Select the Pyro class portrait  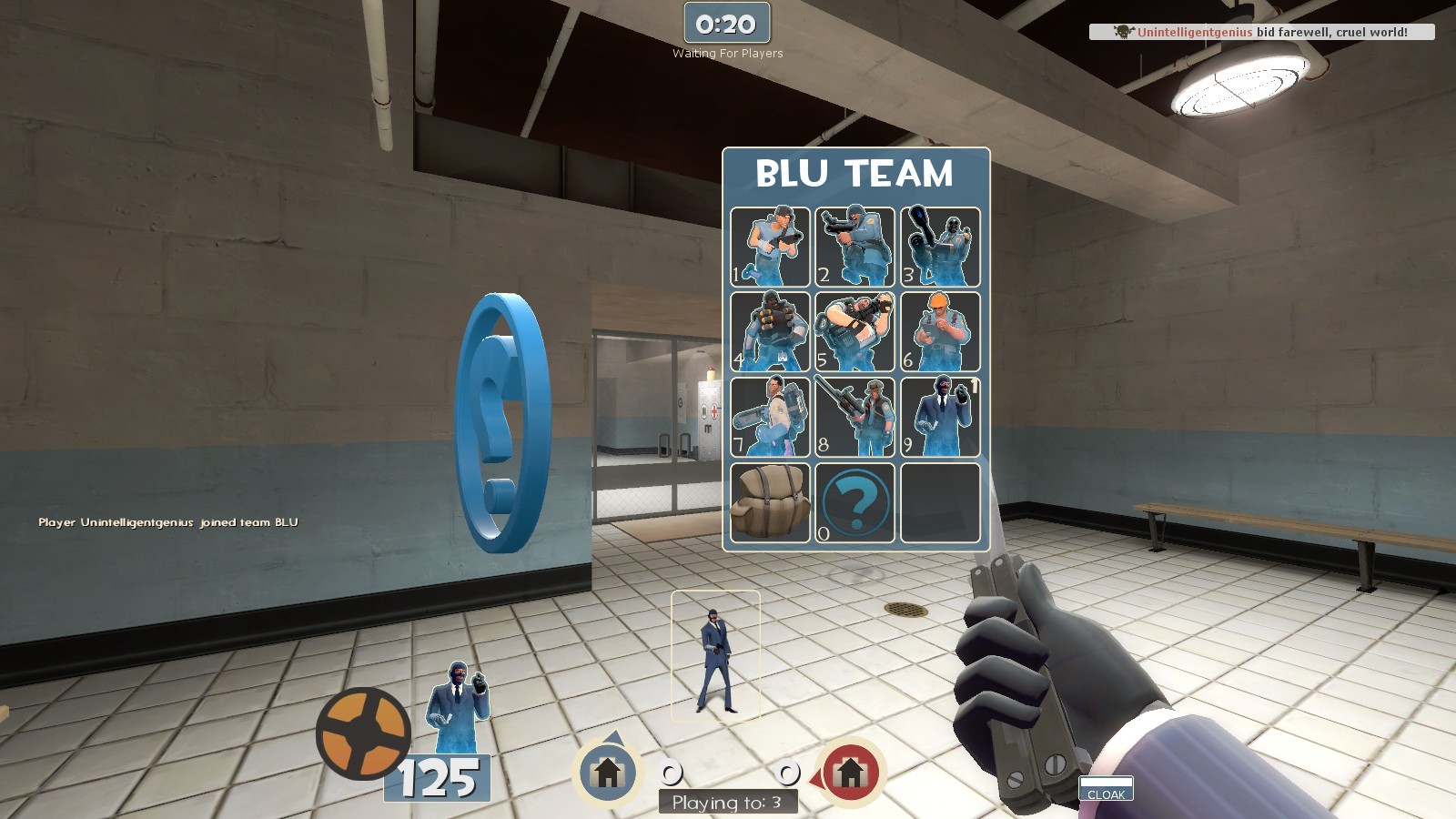pyautogui.click(x=937, y=246)
